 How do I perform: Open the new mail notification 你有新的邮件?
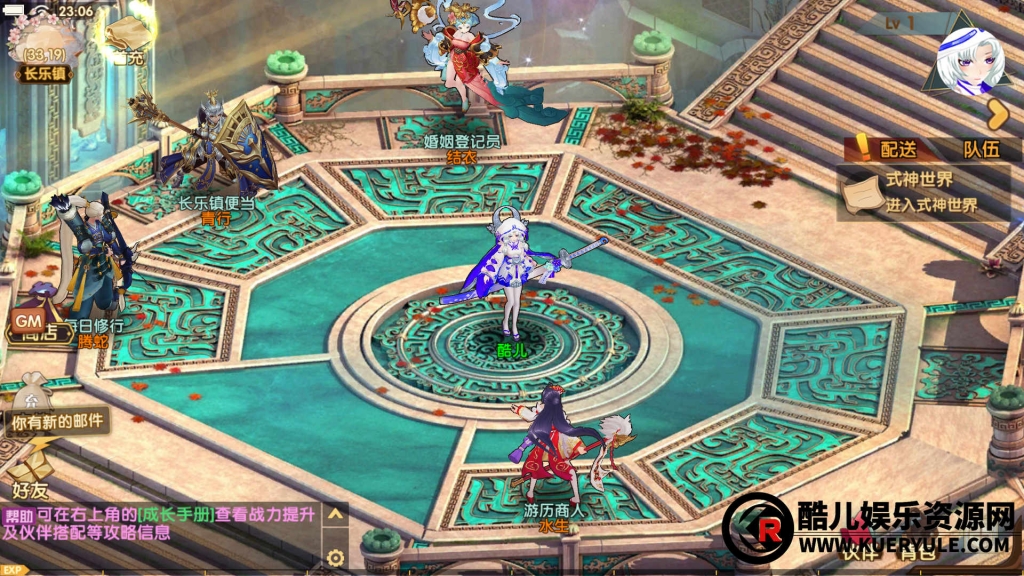point(56,422)
